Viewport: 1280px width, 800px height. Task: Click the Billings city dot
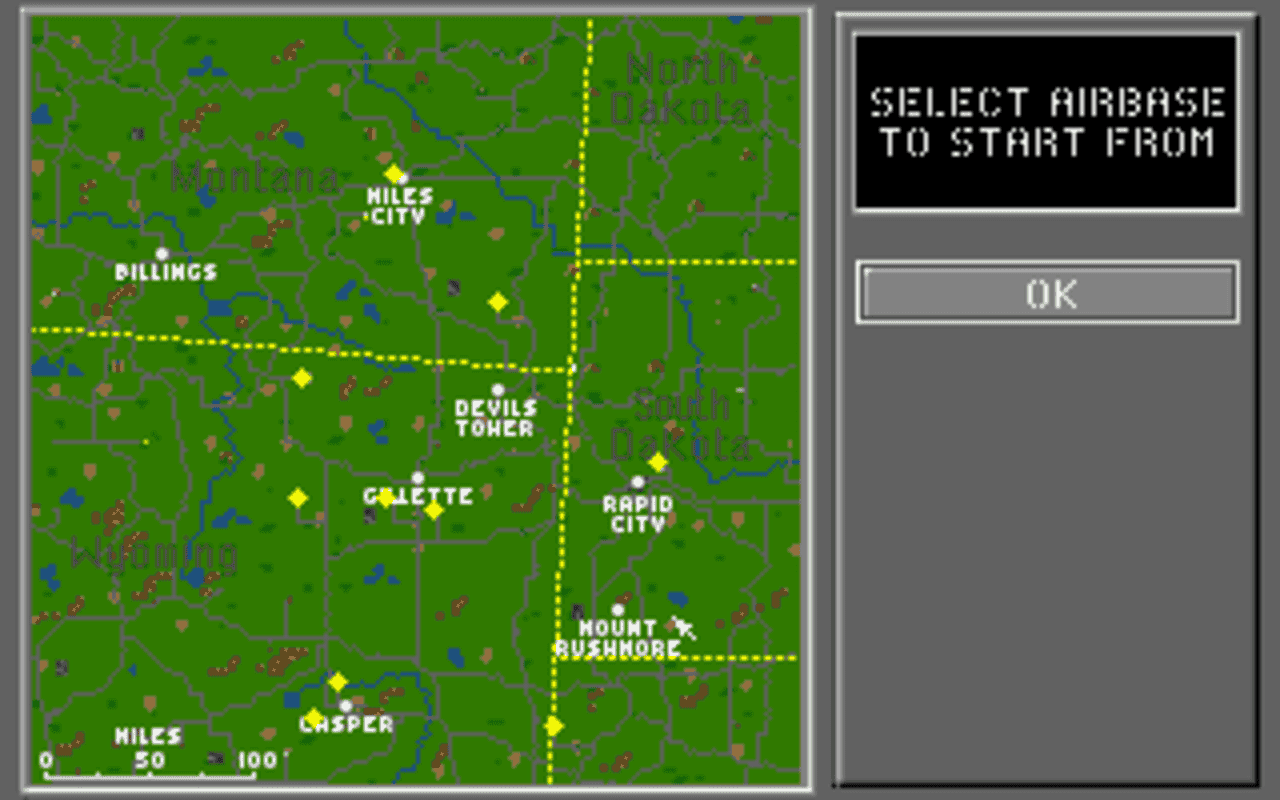pos(163,254)
